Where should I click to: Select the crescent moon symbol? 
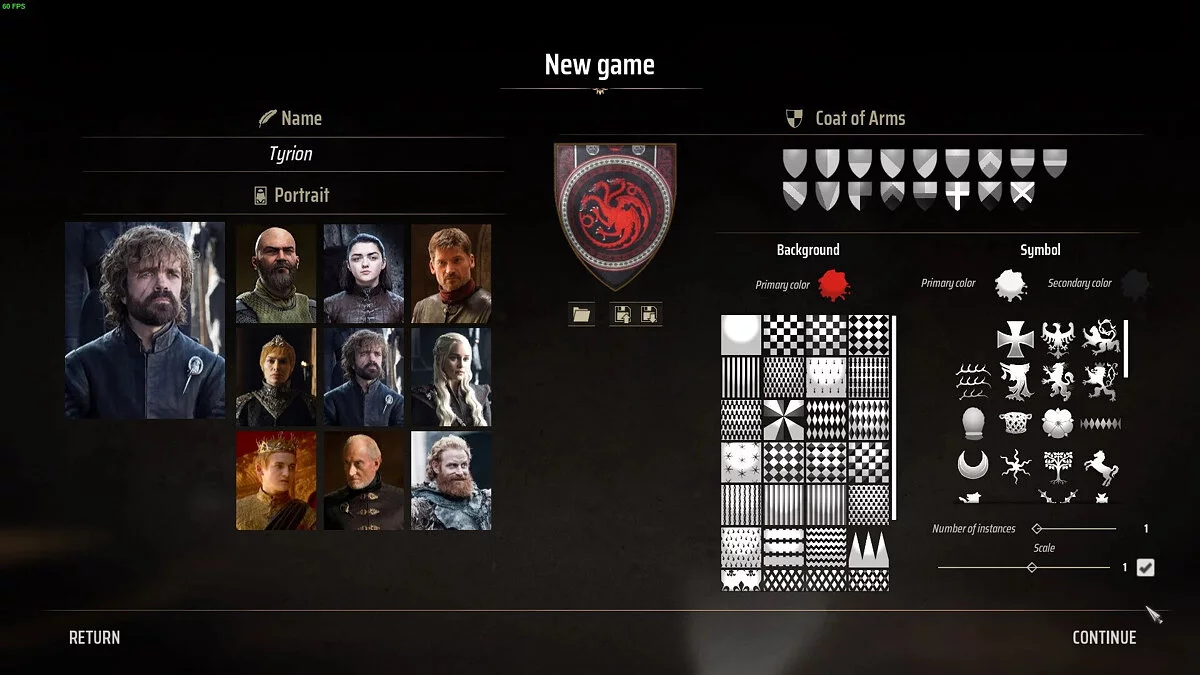tap(972, 465)
